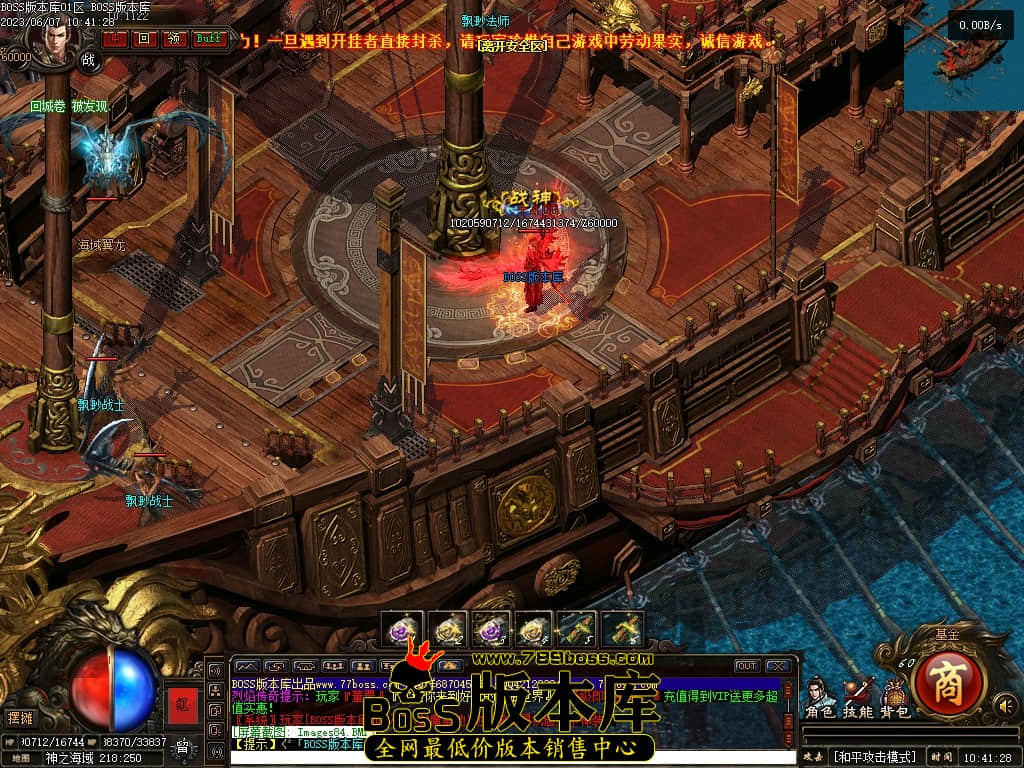Open the 地图 map button
This screenshot has width=1024, height=768.
coord(21,757)
